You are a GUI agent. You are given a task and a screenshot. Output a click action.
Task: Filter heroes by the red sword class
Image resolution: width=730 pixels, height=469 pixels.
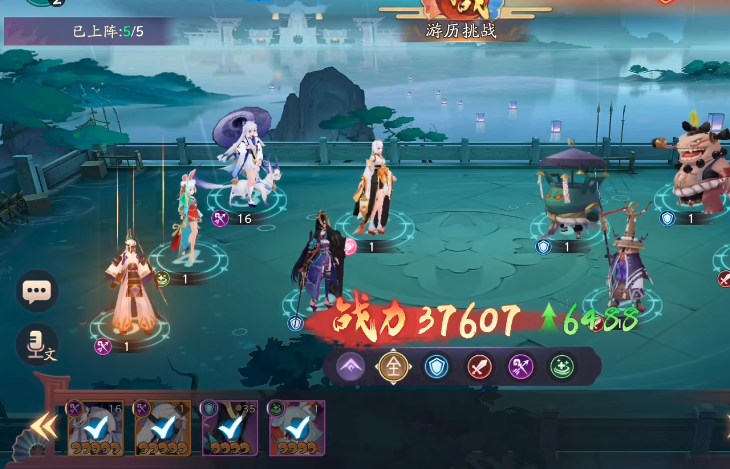[x=478, y=367]
